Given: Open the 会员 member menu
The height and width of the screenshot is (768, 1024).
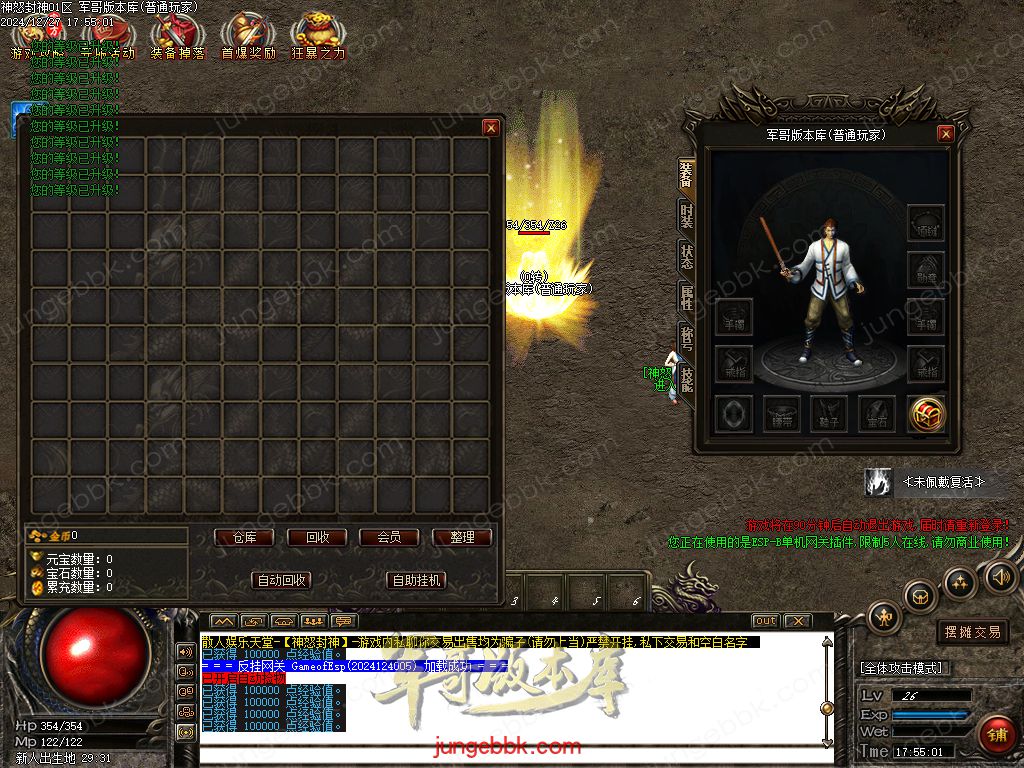Looking at the screenshot, I should (x=389, y=537).
